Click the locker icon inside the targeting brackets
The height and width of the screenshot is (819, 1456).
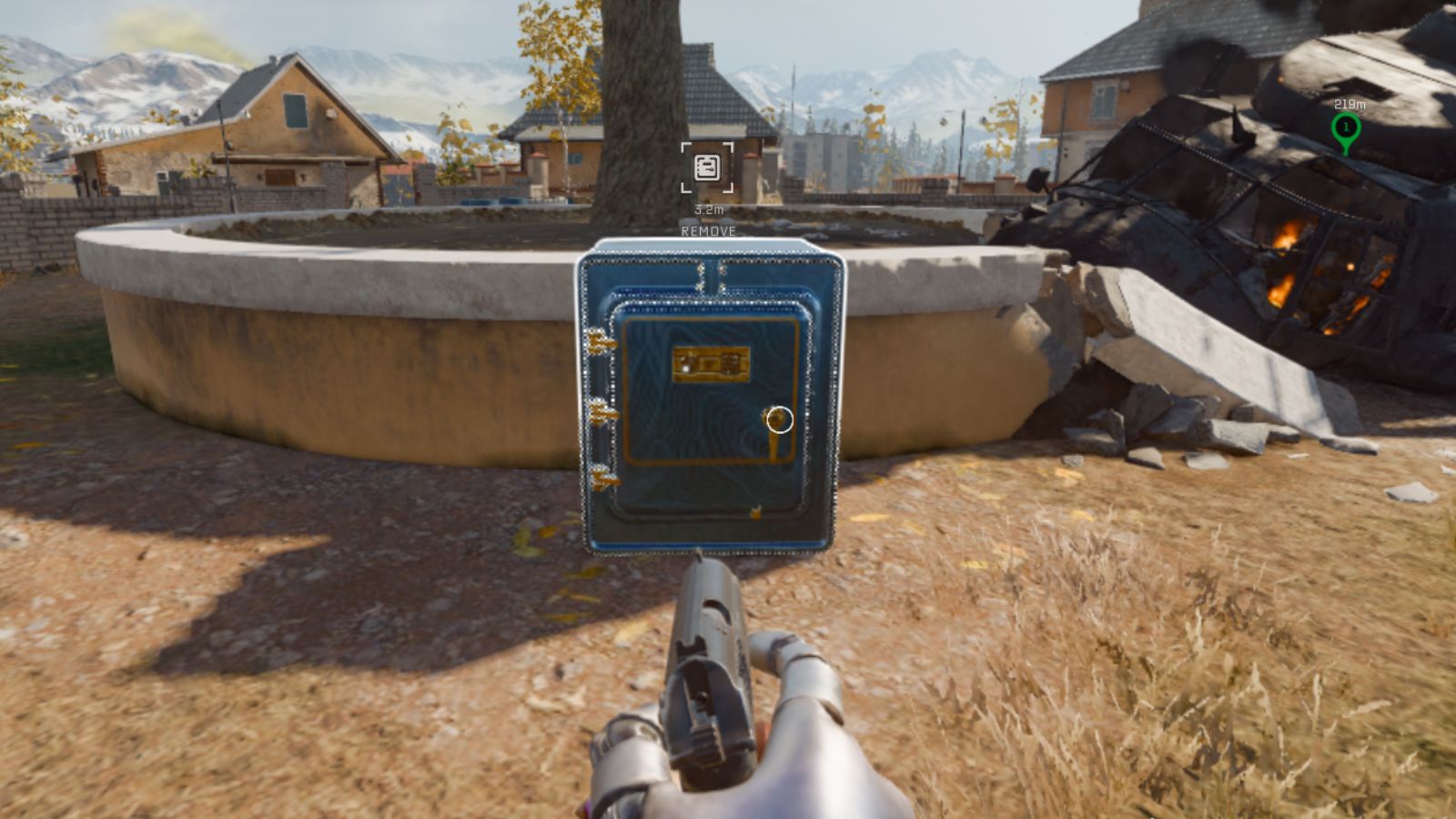706,167
